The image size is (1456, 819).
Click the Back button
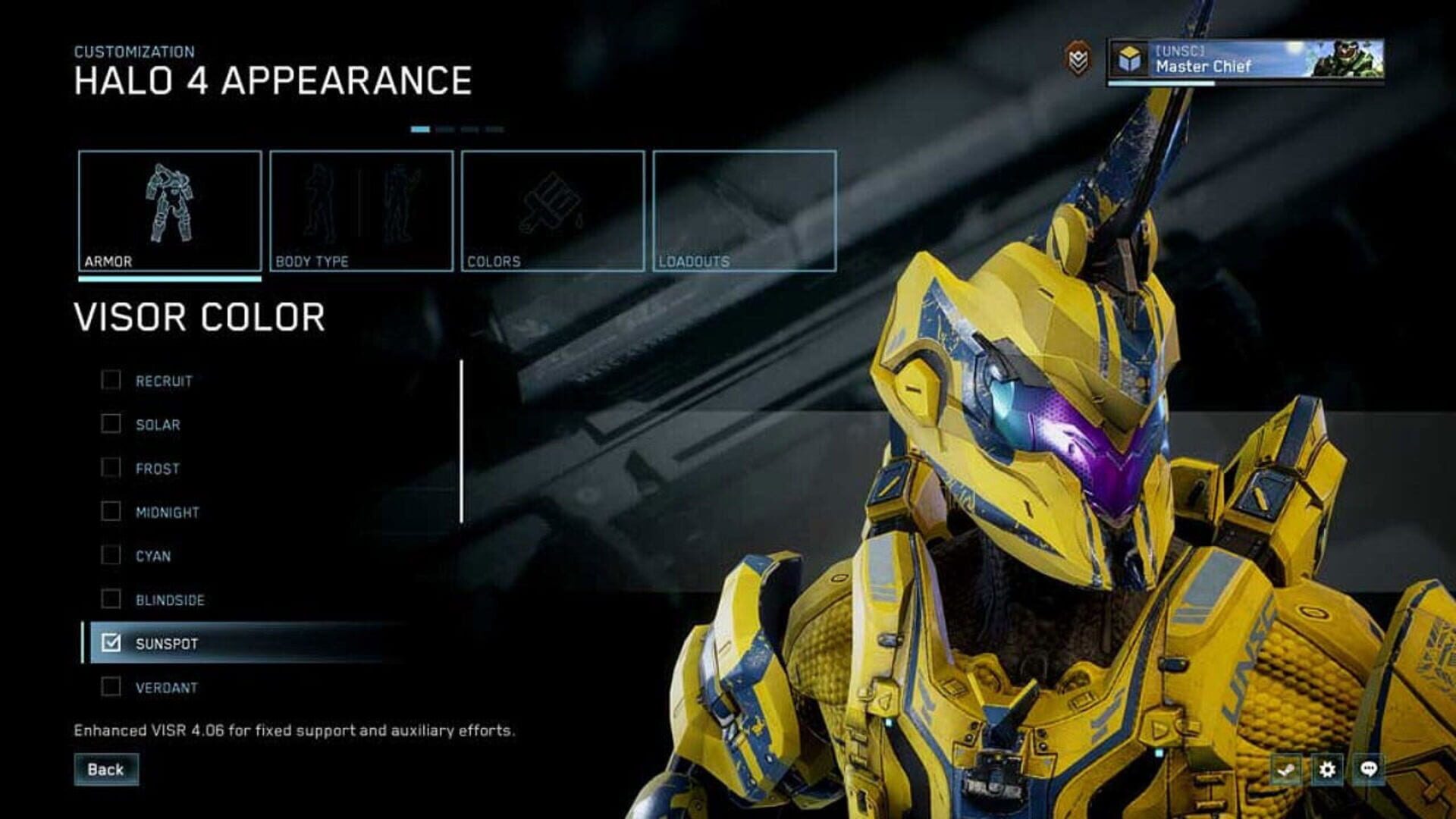click(x=107, y=769)
